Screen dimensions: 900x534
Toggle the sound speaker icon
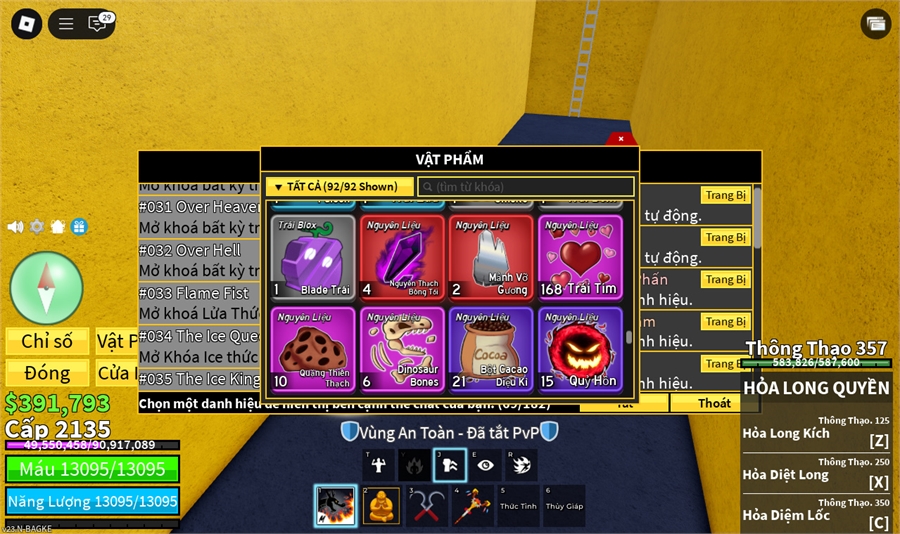(15, 227)
